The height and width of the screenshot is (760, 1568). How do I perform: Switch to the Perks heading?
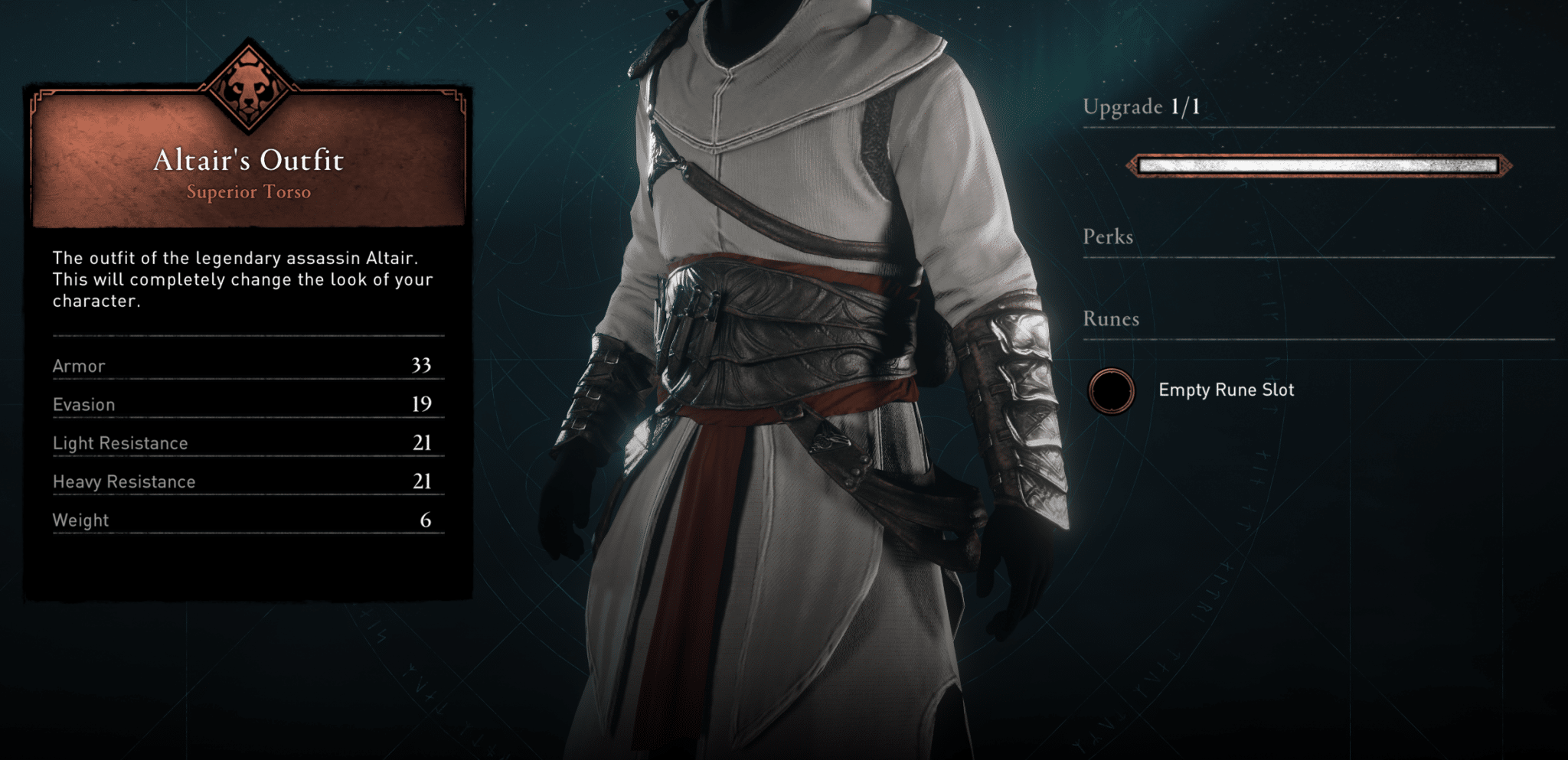1108,237
